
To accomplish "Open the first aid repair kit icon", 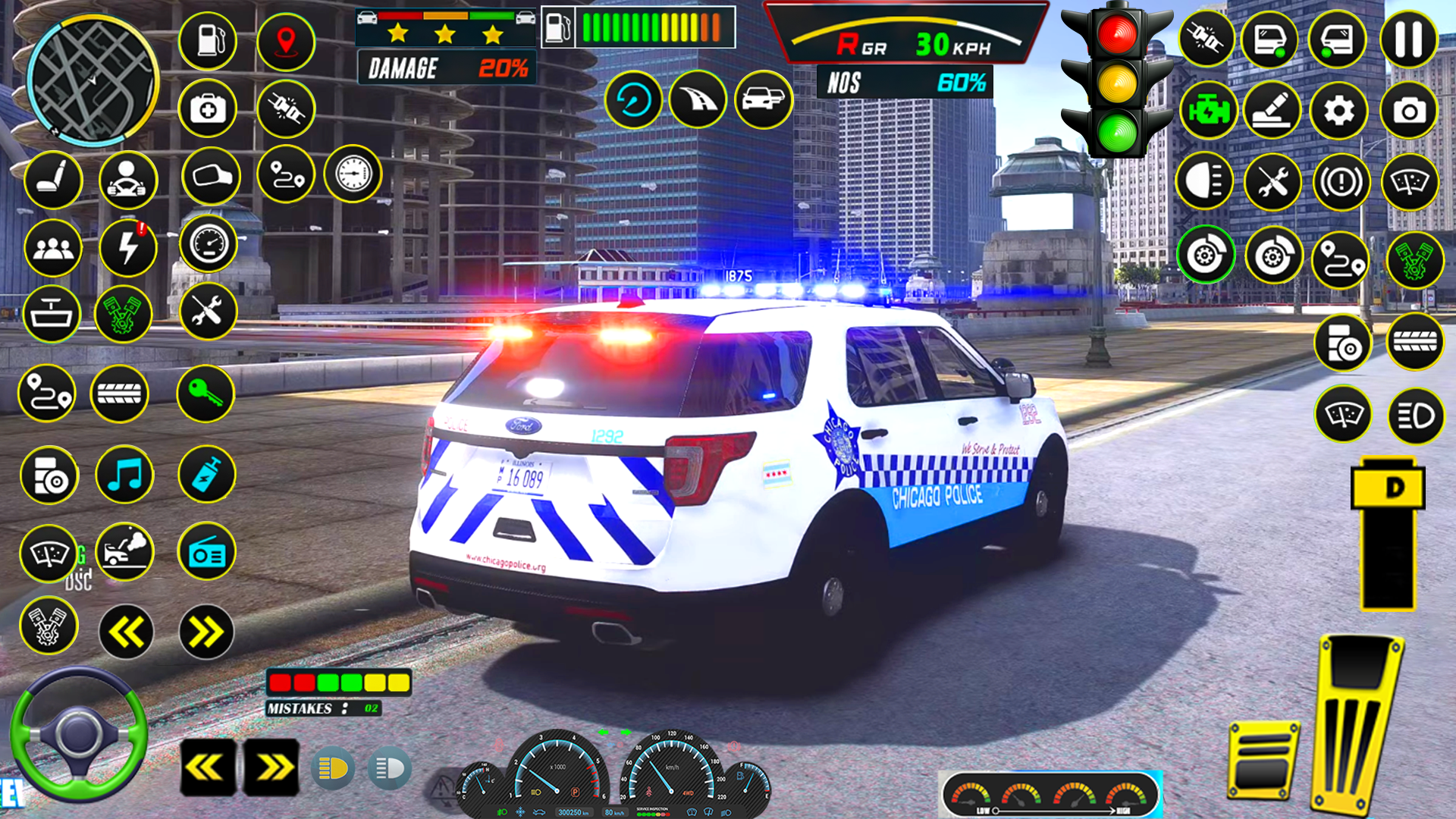I will click(207, 108).
